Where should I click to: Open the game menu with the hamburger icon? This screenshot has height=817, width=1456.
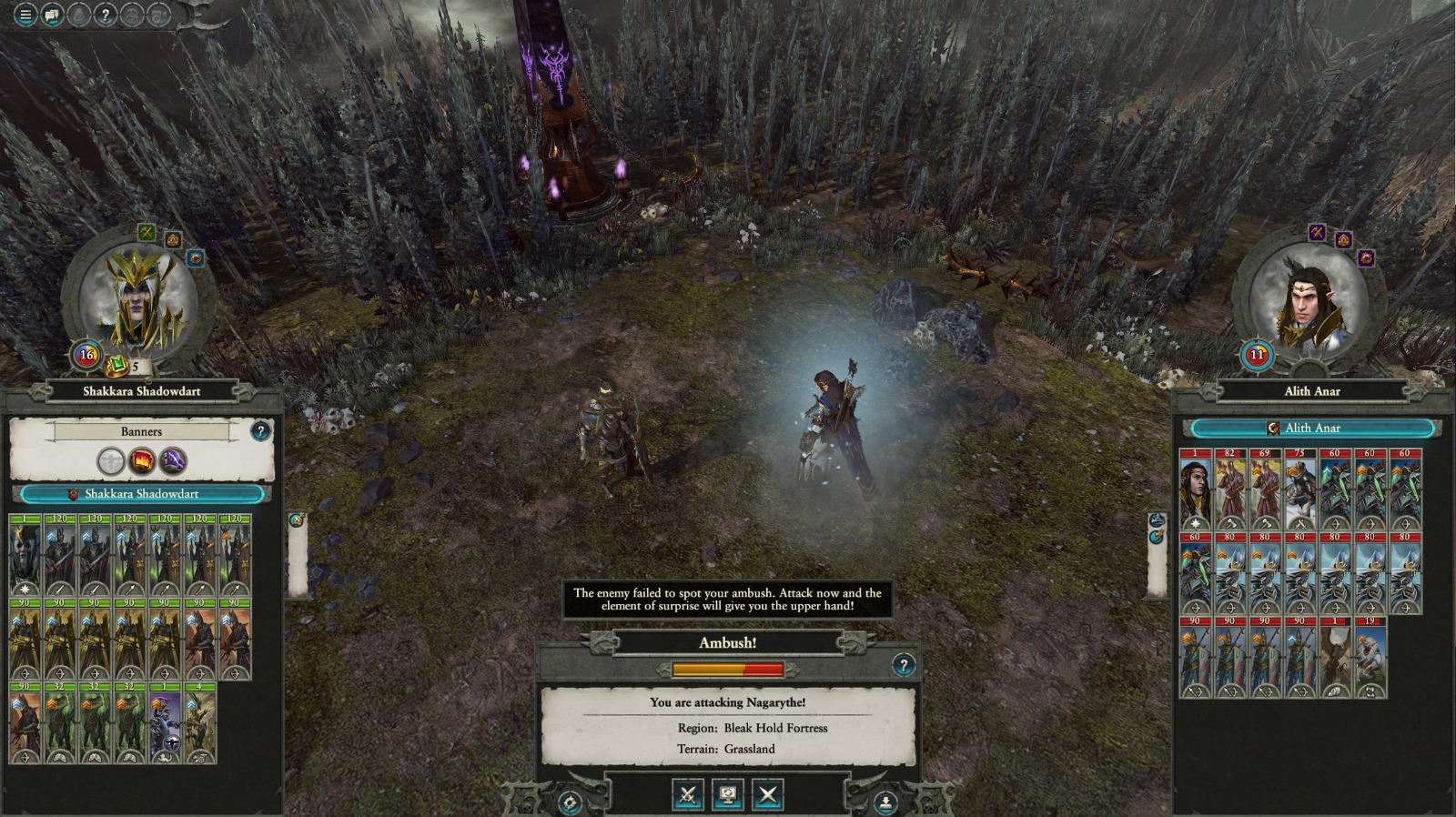25,14
